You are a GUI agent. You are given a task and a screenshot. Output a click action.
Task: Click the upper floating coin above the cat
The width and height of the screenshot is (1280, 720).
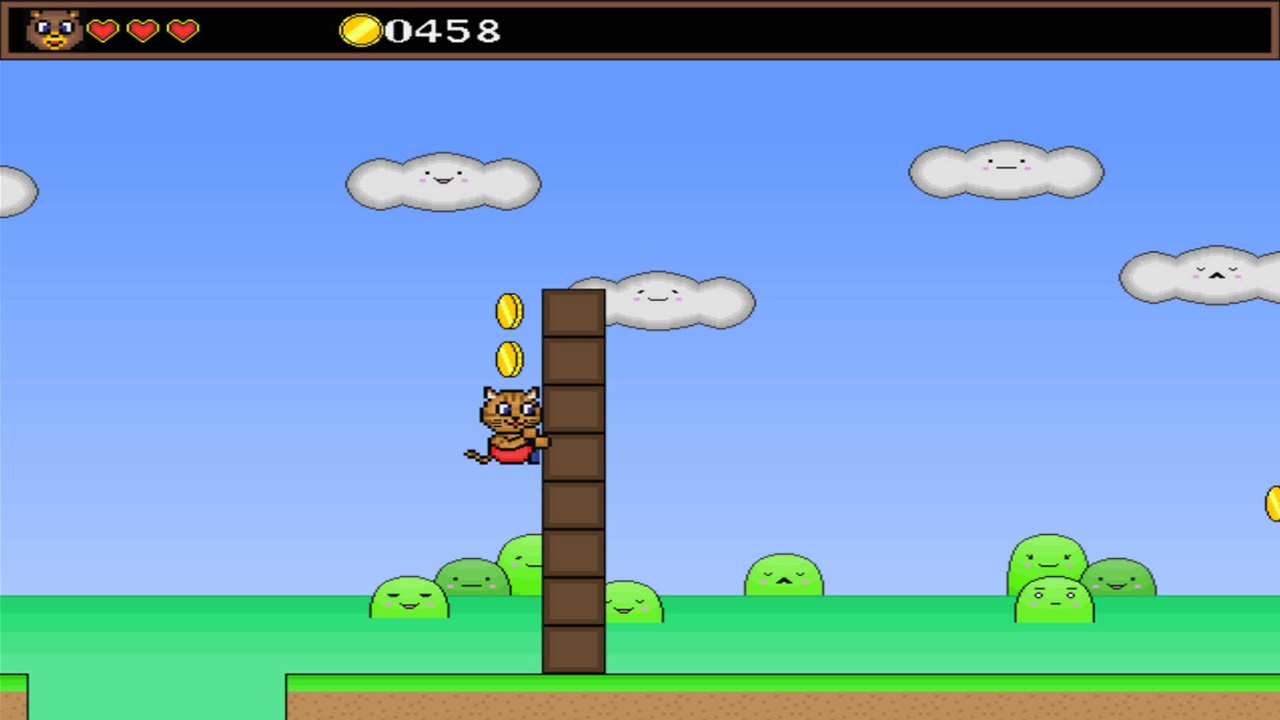pyautogui.click(x=511, y=311)
